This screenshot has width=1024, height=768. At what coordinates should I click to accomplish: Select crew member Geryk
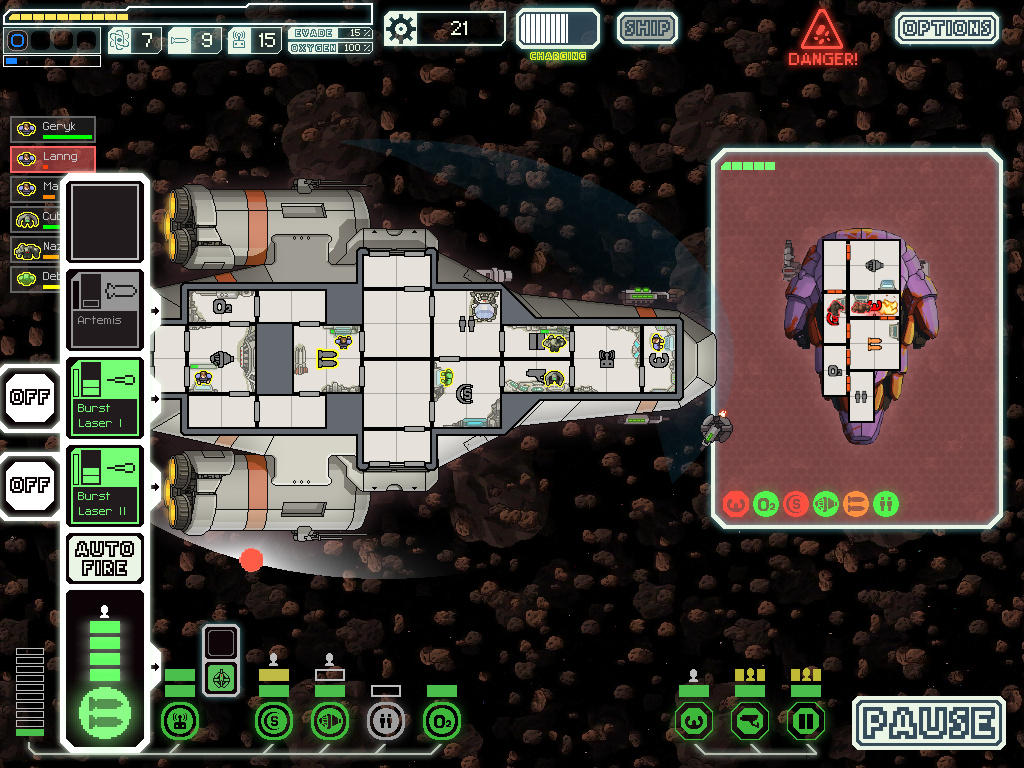(x=53, y=129)
